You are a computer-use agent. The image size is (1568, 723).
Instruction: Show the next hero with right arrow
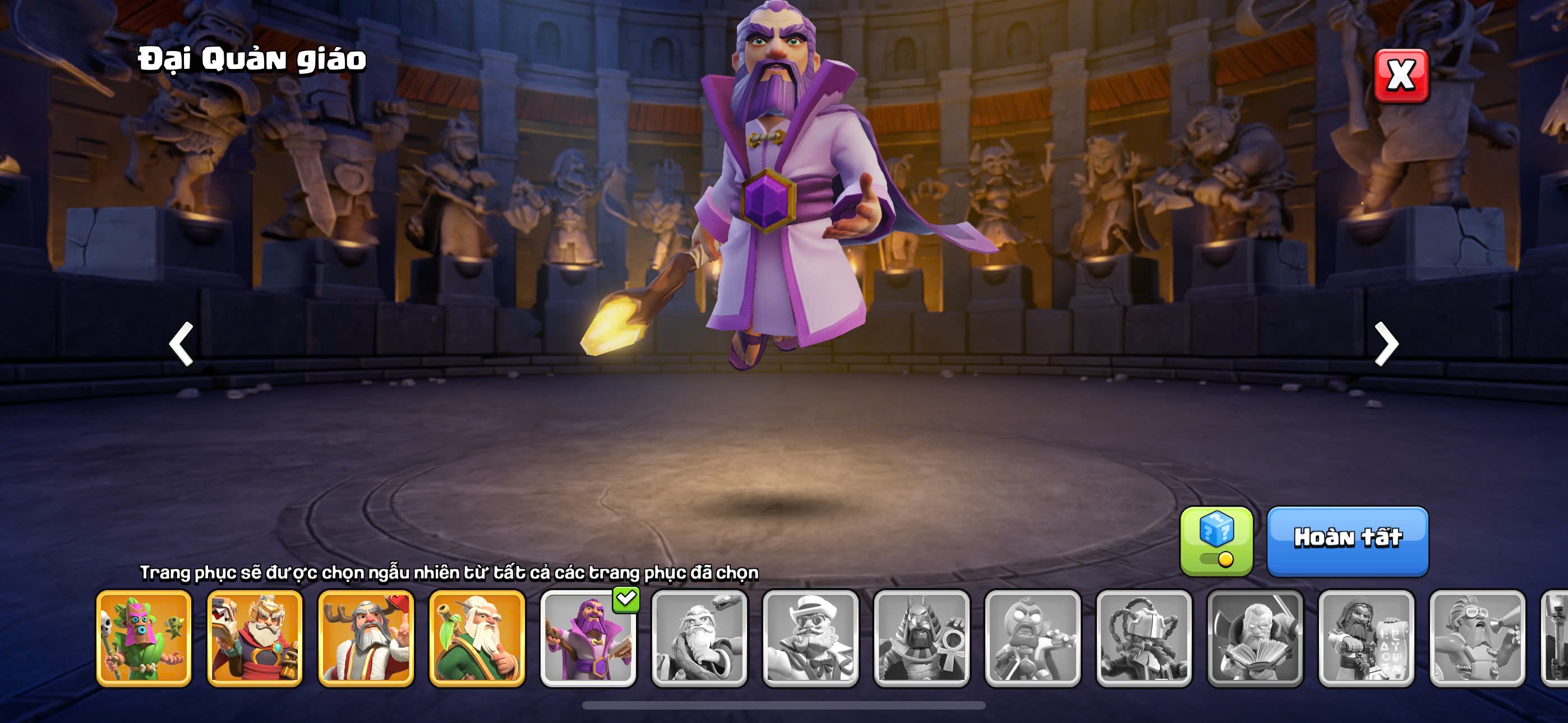coord(1386,344)
